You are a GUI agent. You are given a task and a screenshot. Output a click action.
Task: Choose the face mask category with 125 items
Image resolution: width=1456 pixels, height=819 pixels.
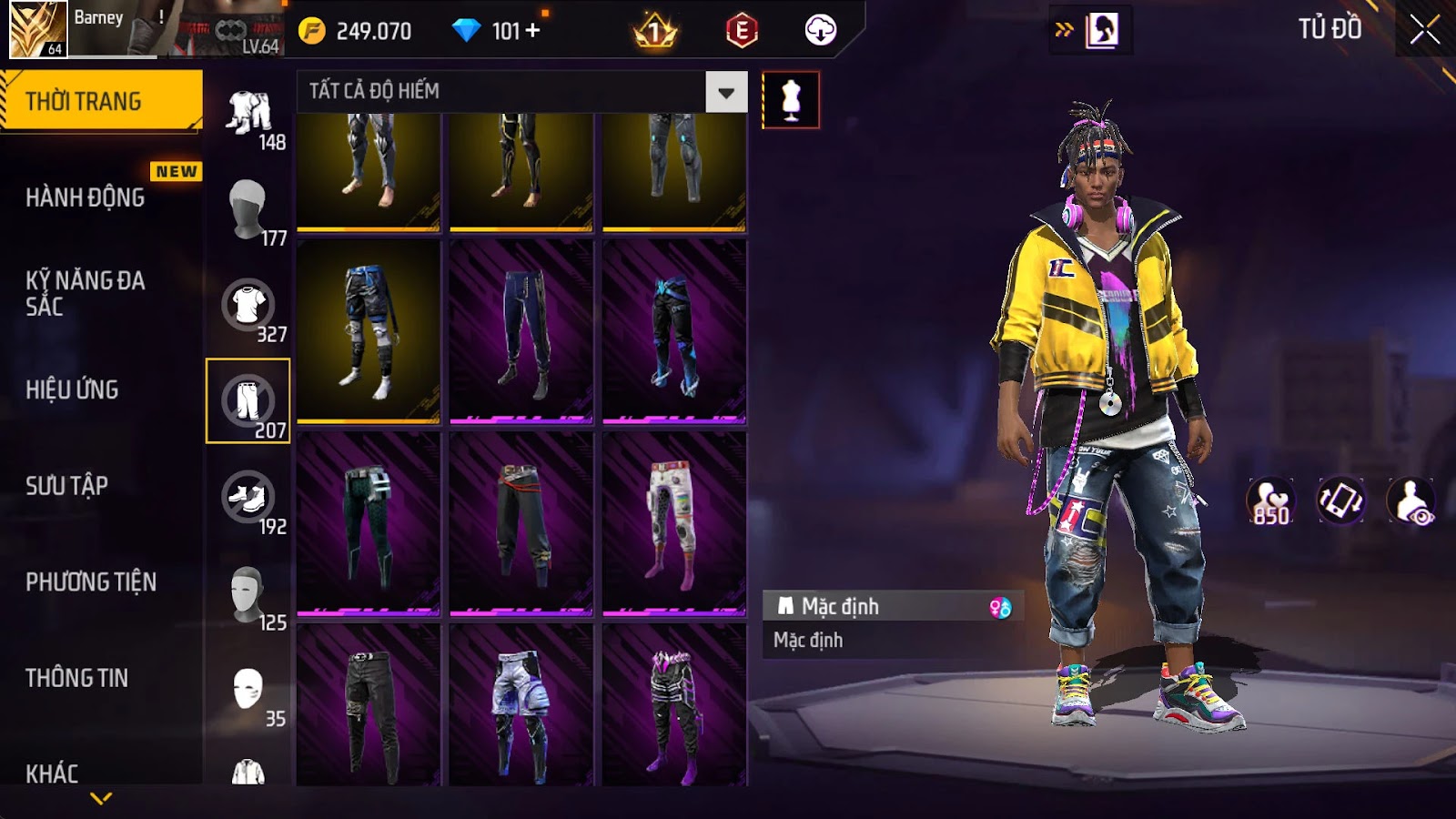point(248,594)
